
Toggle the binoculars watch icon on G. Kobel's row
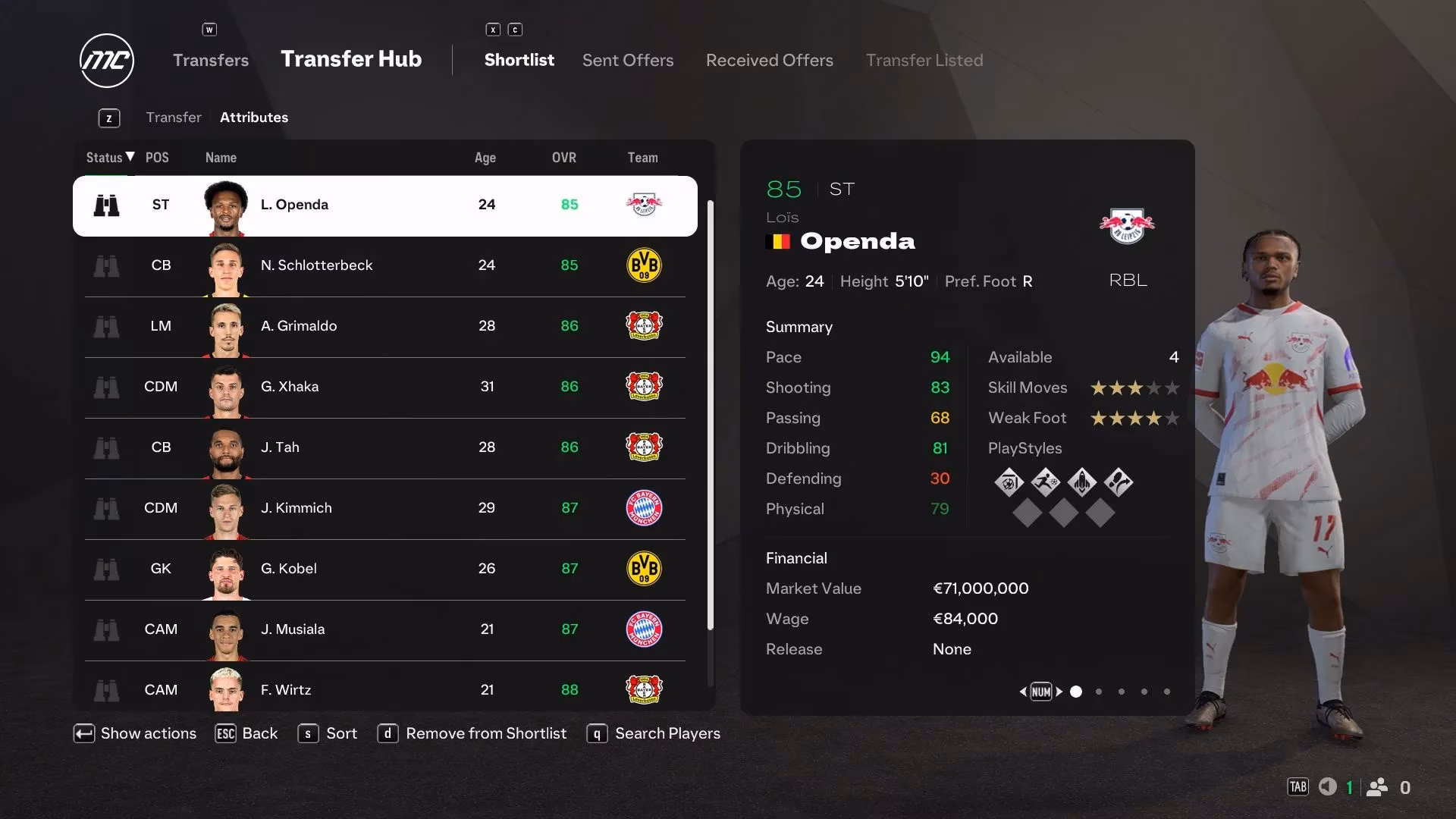coord(107,569)
